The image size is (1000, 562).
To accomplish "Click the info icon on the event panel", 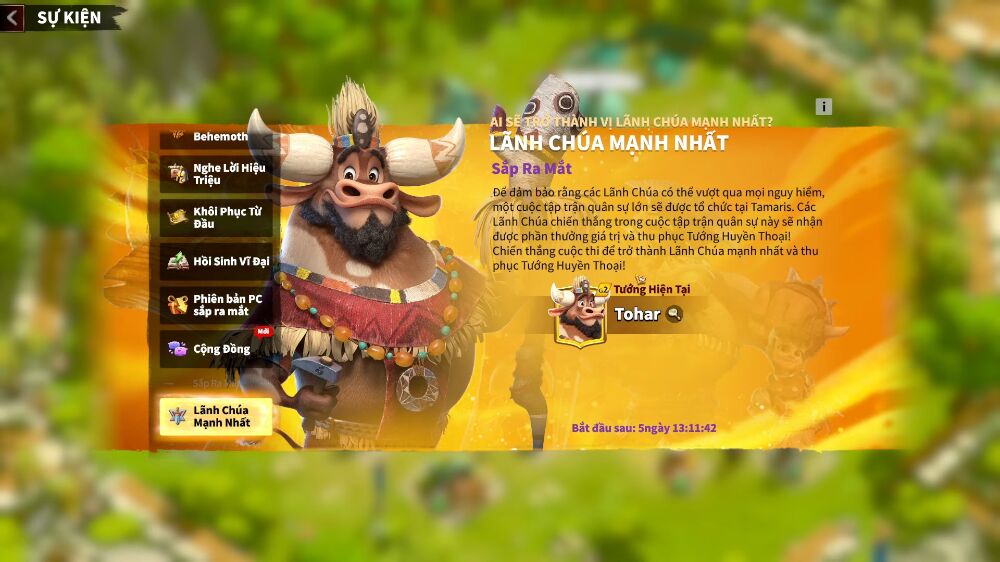I will click(823, 107).
